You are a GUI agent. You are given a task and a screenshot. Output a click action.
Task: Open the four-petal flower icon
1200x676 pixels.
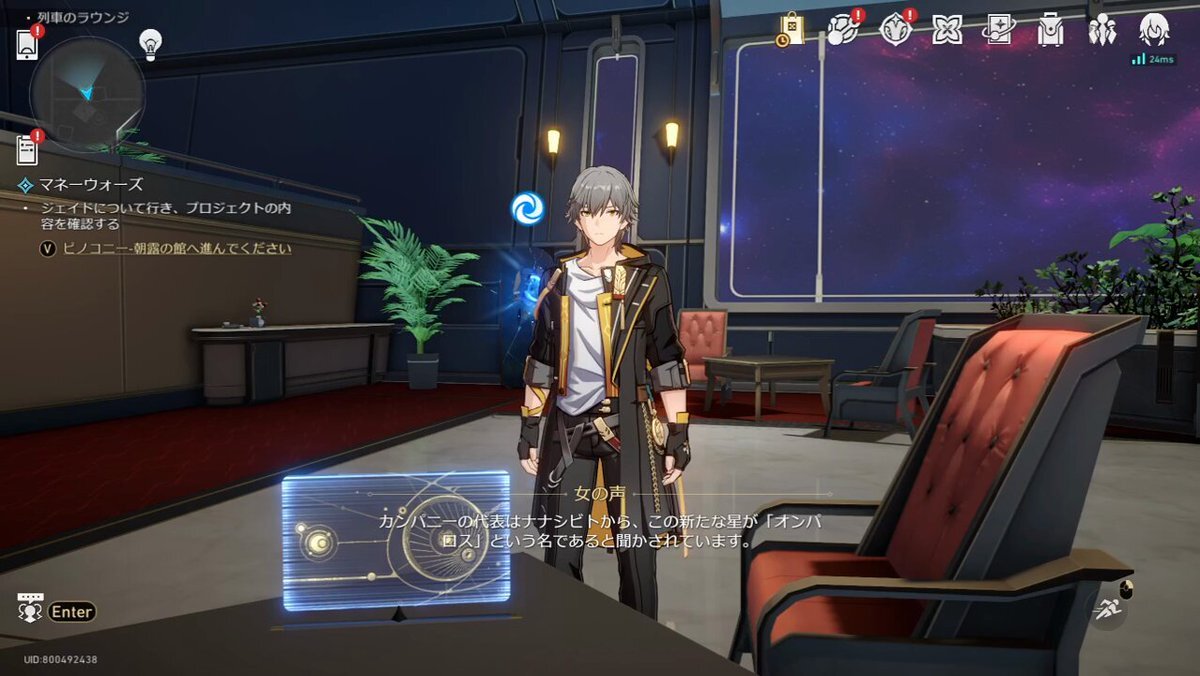(946, 30)
